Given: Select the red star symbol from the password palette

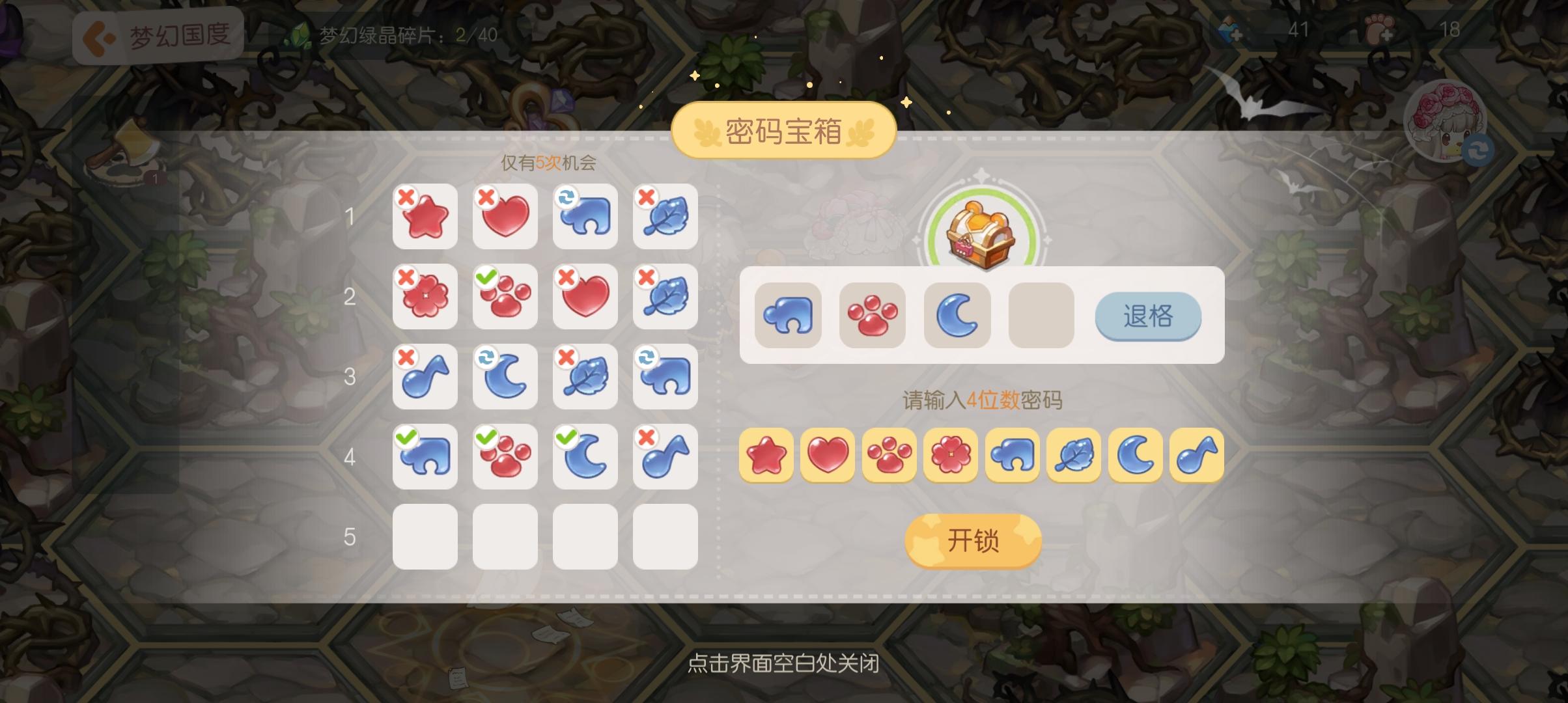Looking at the screenshot, I should pos(767,456).
